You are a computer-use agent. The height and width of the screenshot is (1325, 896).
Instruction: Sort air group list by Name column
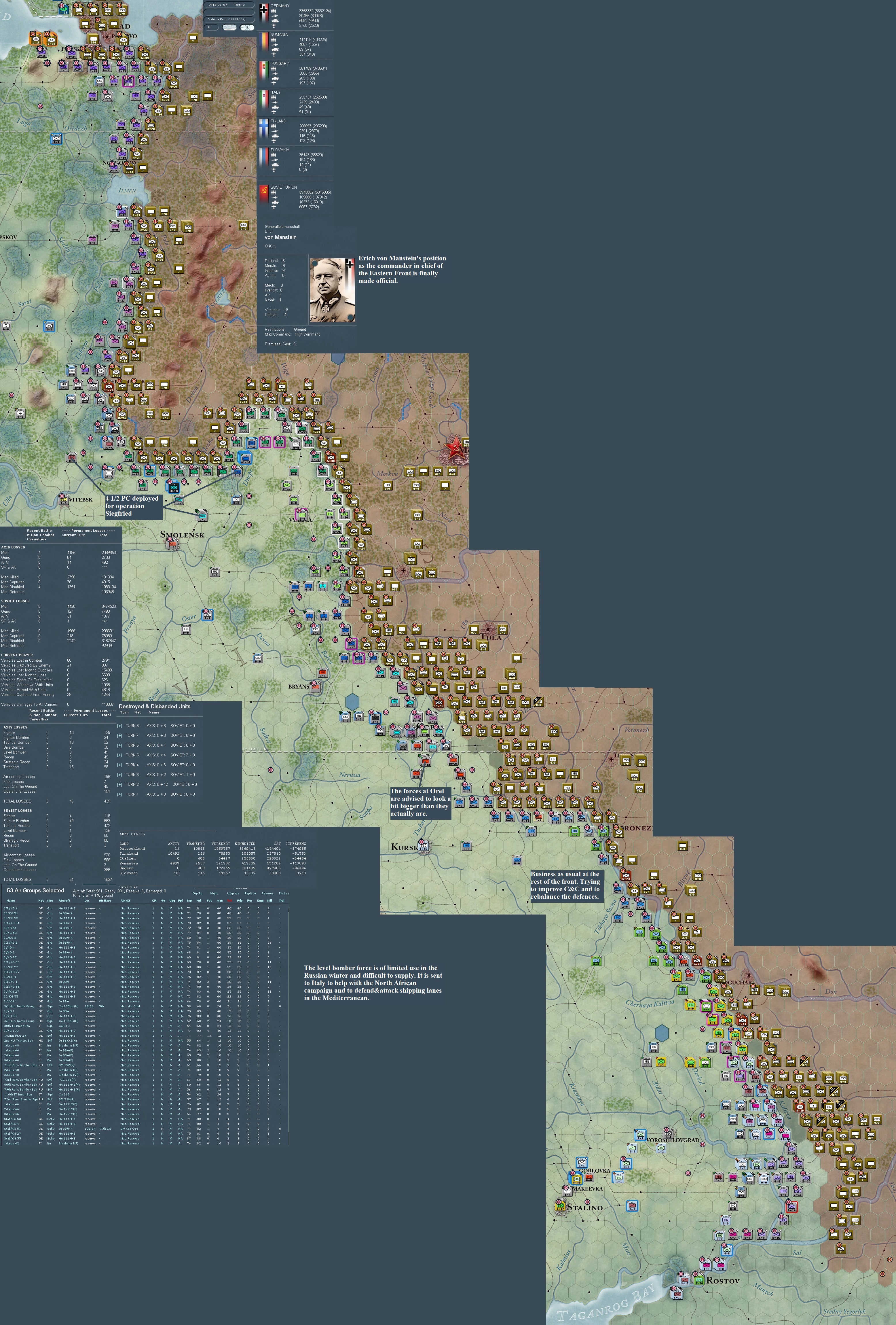pyautogui.click(x=12, y=900)
